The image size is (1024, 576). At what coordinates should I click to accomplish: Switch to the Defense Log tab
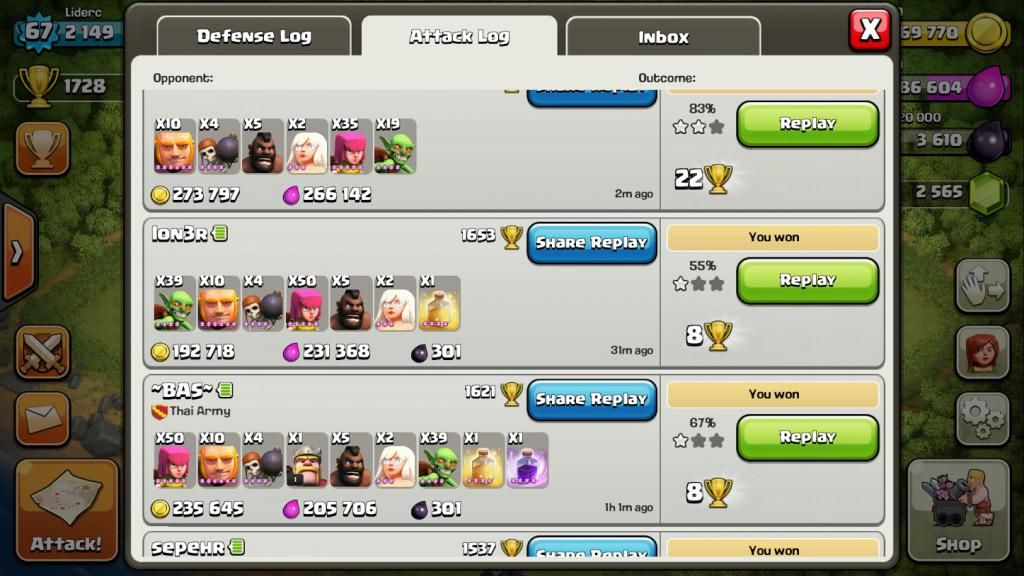tap(254, 37)
